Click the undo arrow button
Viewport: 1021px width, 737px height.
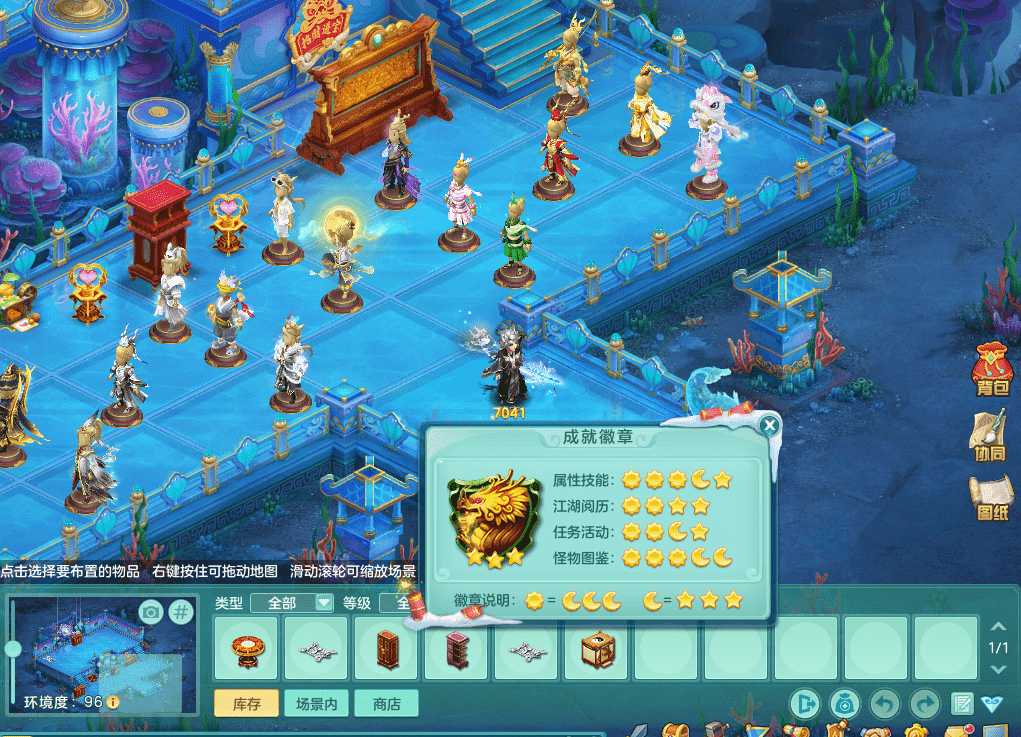pos(883,704)
